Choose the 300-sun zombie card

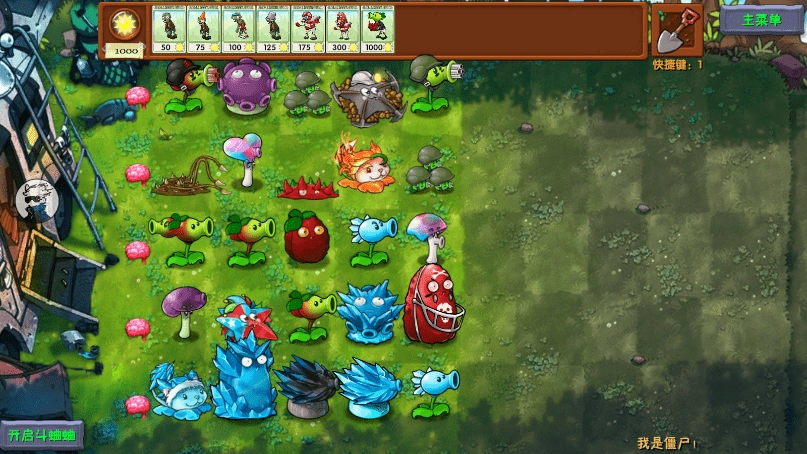point(343,29)
